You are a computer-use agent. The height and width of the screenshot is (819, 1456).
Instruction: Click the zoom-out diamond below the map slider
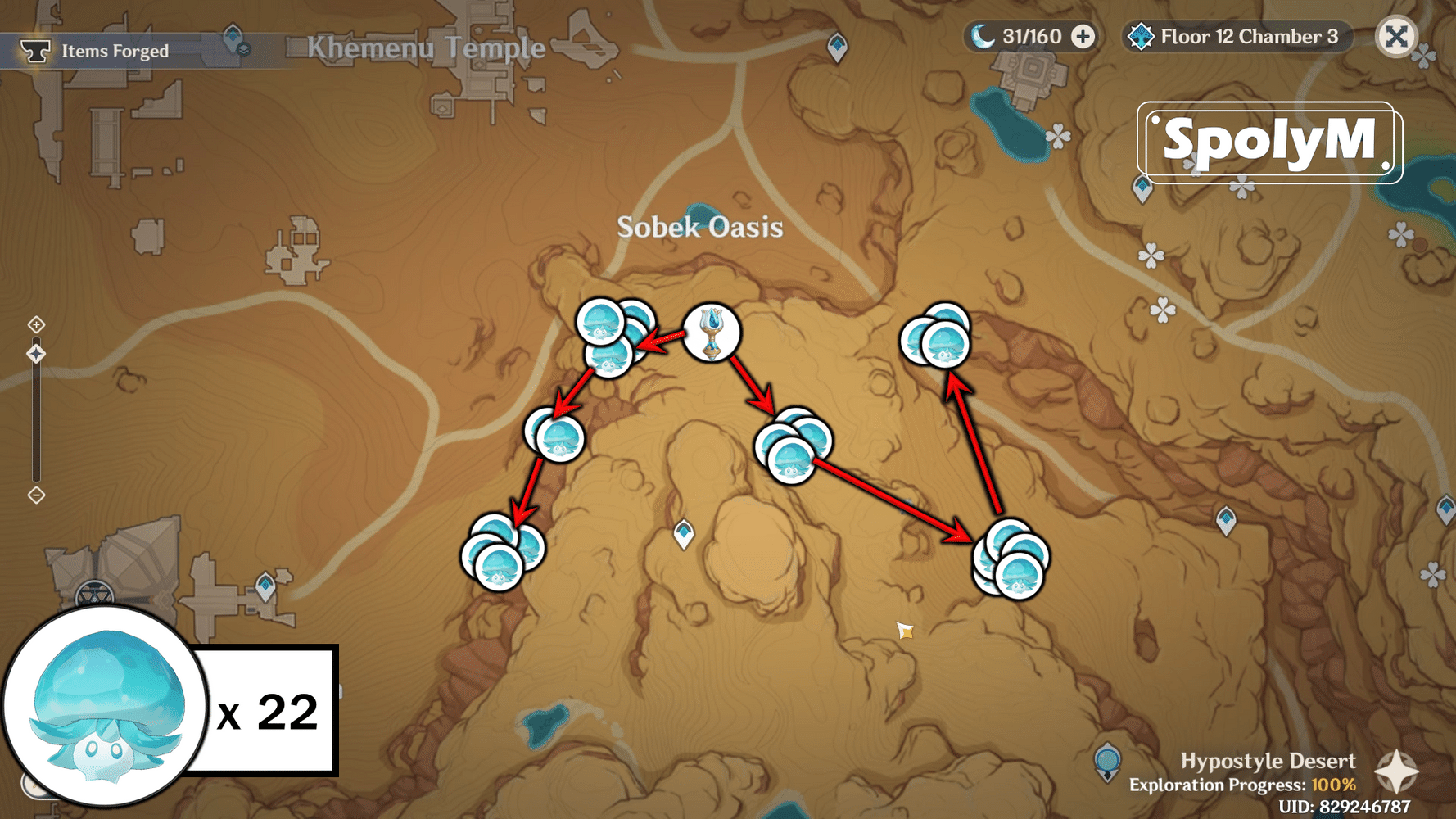click(x=37, y=495)
